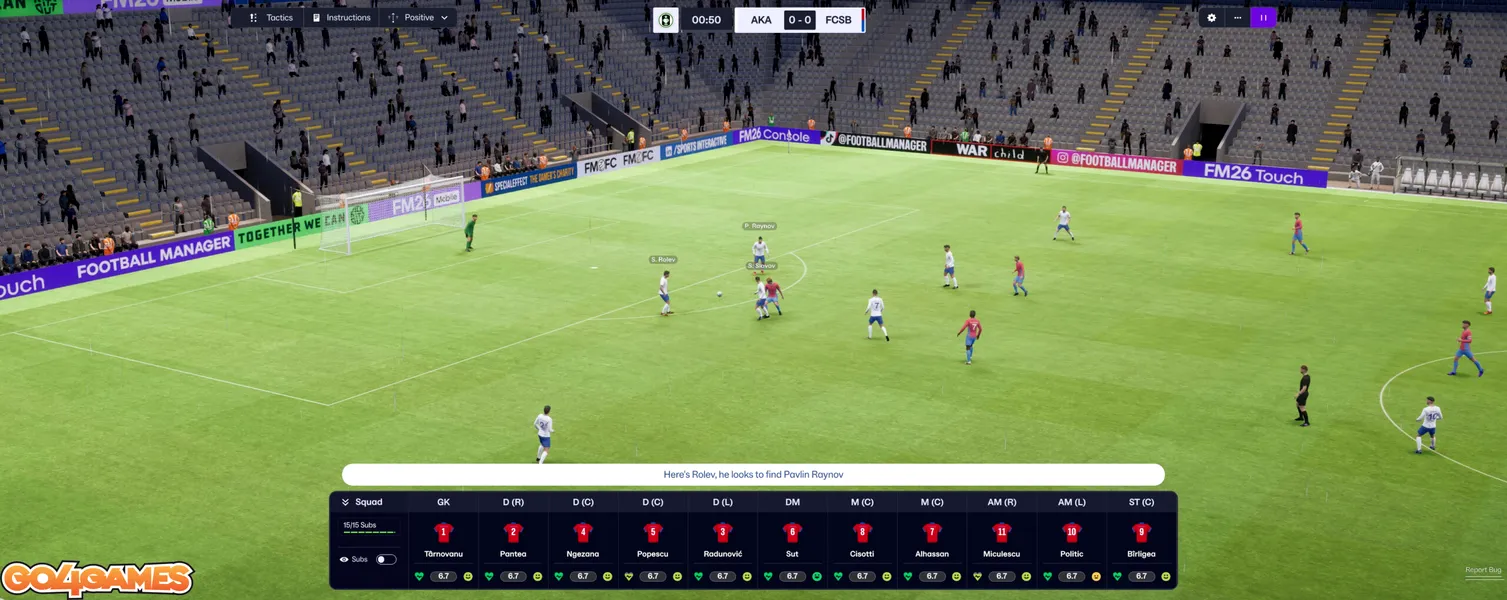Screen dimensions: 1507x600
Task: Open the Tactics panel
Action: click(x=271, y=18)
